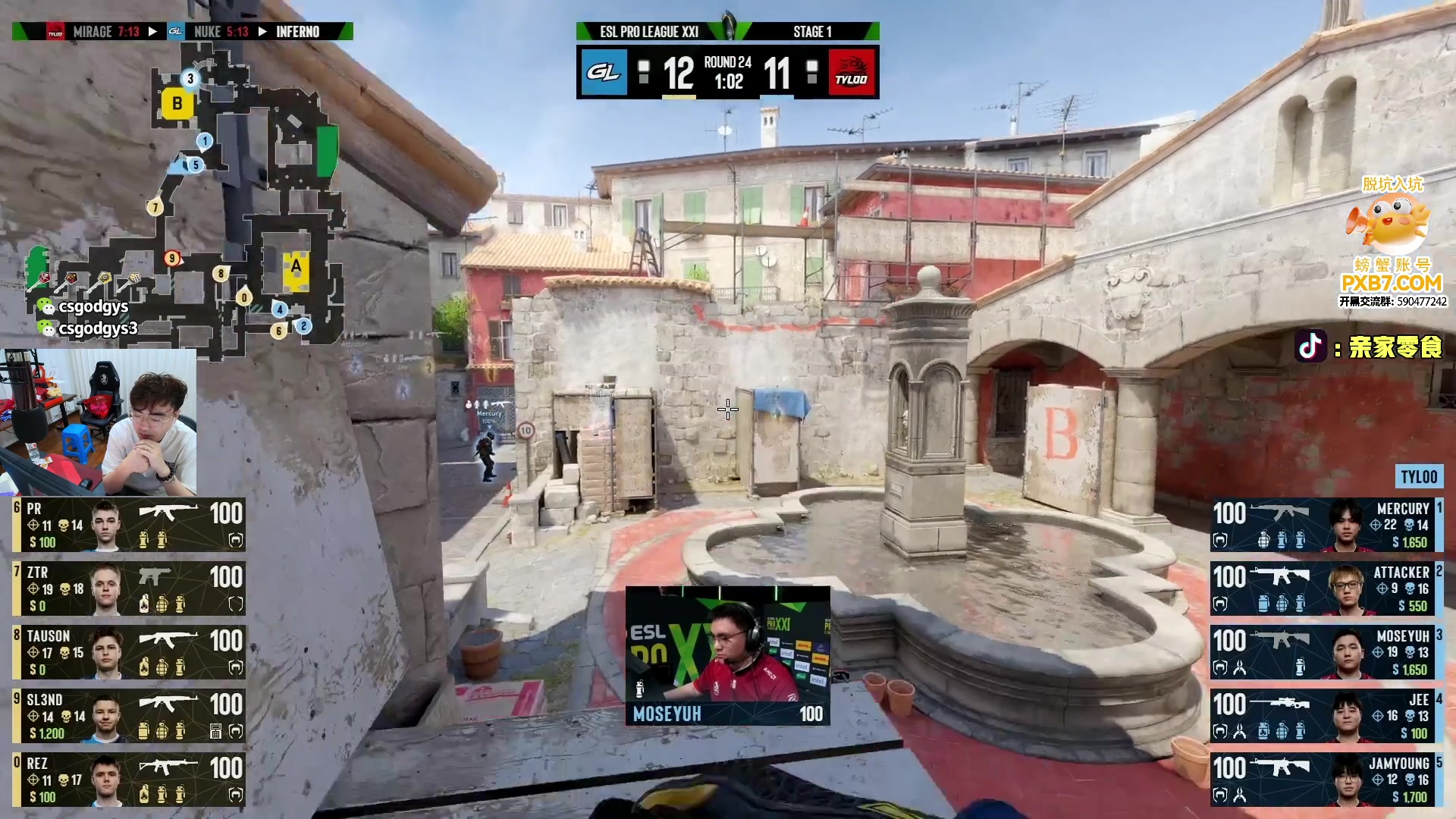Select MERCURY's player row
Viewport: 1456px width, 819px height.
(1326, 524)
